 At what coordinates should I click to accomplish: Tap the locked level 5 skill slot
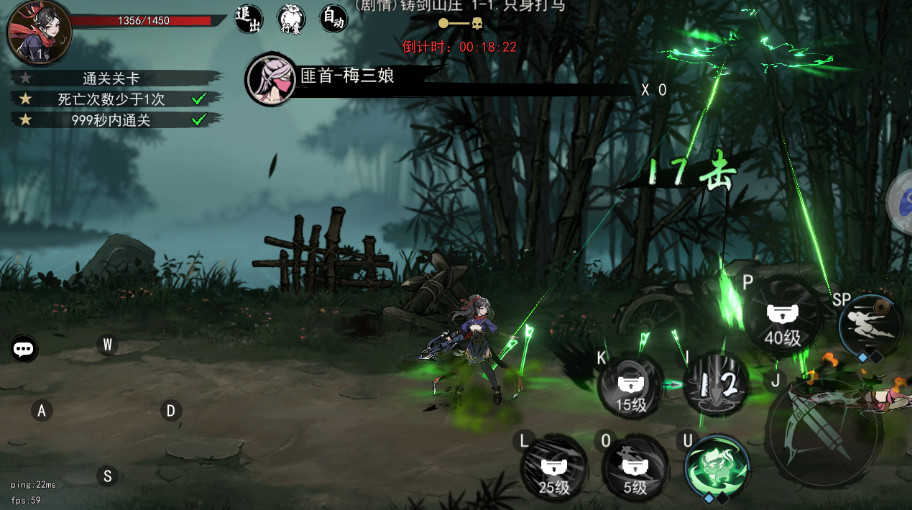[x=635, y=468]
